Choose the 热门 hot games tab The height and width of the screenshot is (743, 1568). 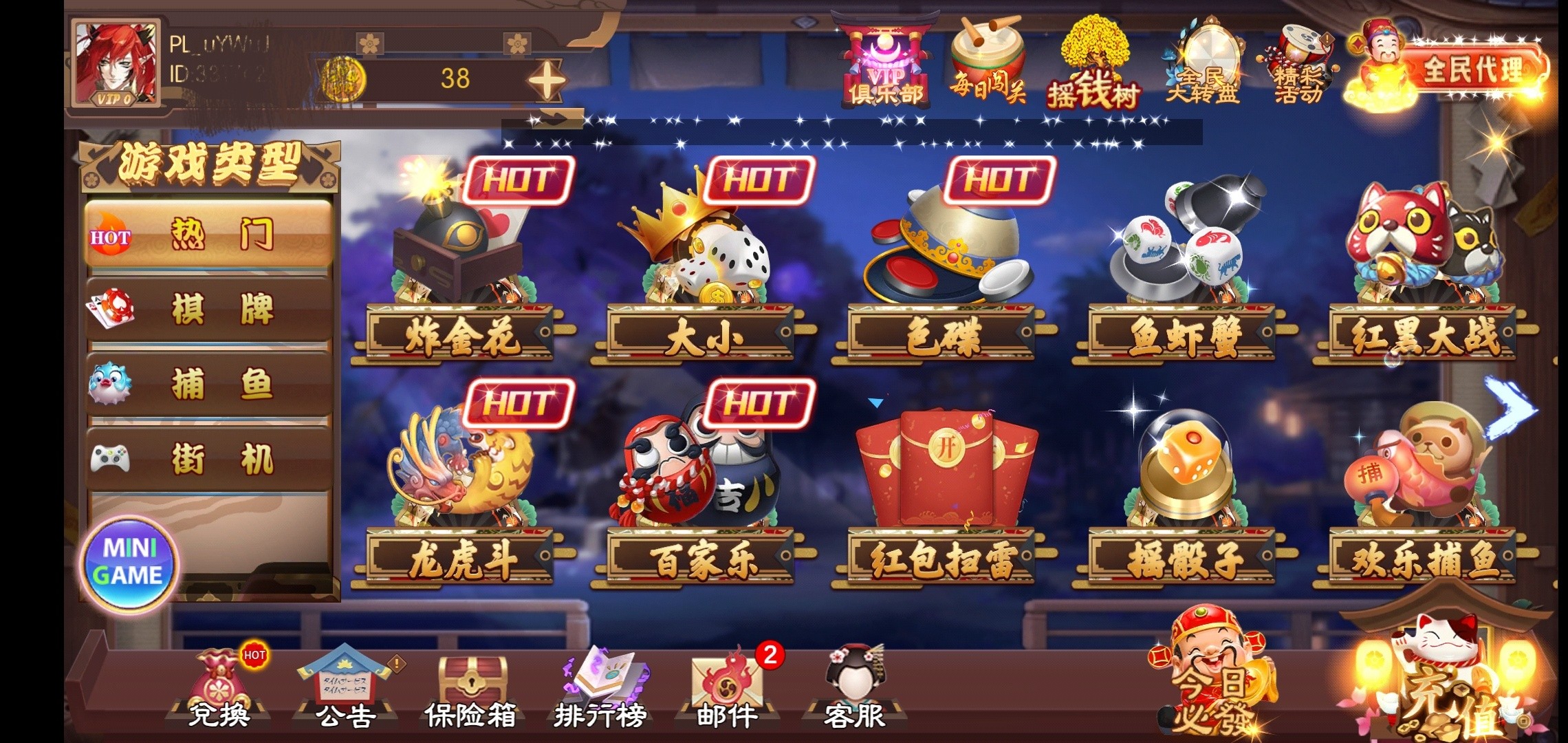tap(209, 235)
